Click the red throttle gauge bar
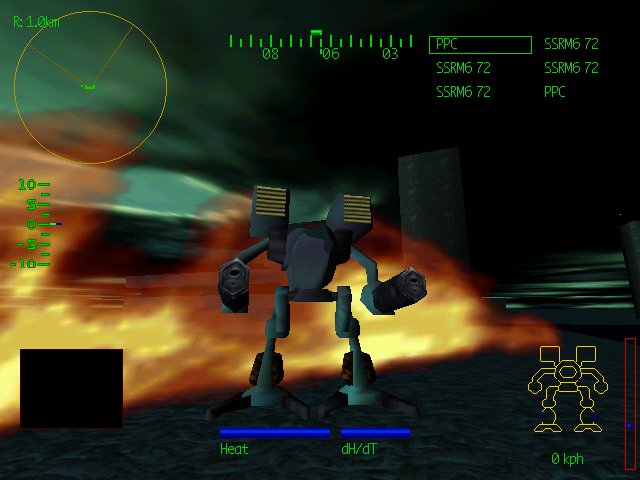The image size is (640, 480). pyautogui.click(x=630, y=403)
